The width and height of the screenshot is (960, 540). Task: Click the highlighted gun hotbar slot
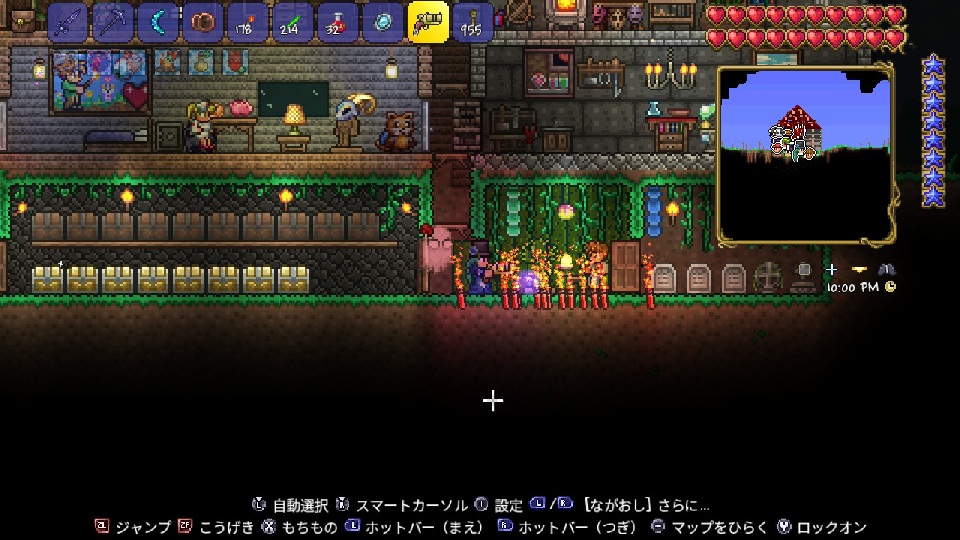[428, 22]
